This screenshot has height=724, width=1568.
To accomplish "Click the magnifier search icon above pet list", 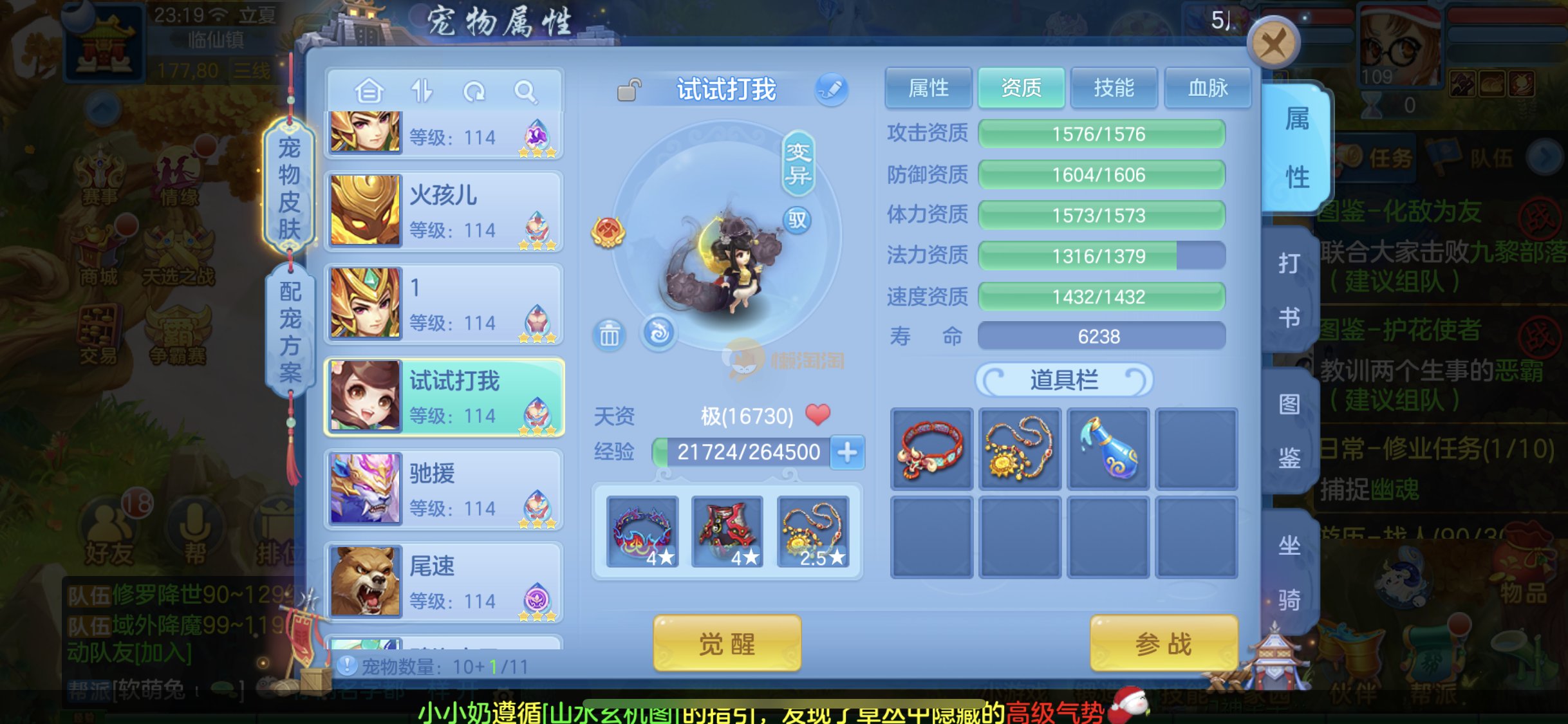I will click(525, 92).
